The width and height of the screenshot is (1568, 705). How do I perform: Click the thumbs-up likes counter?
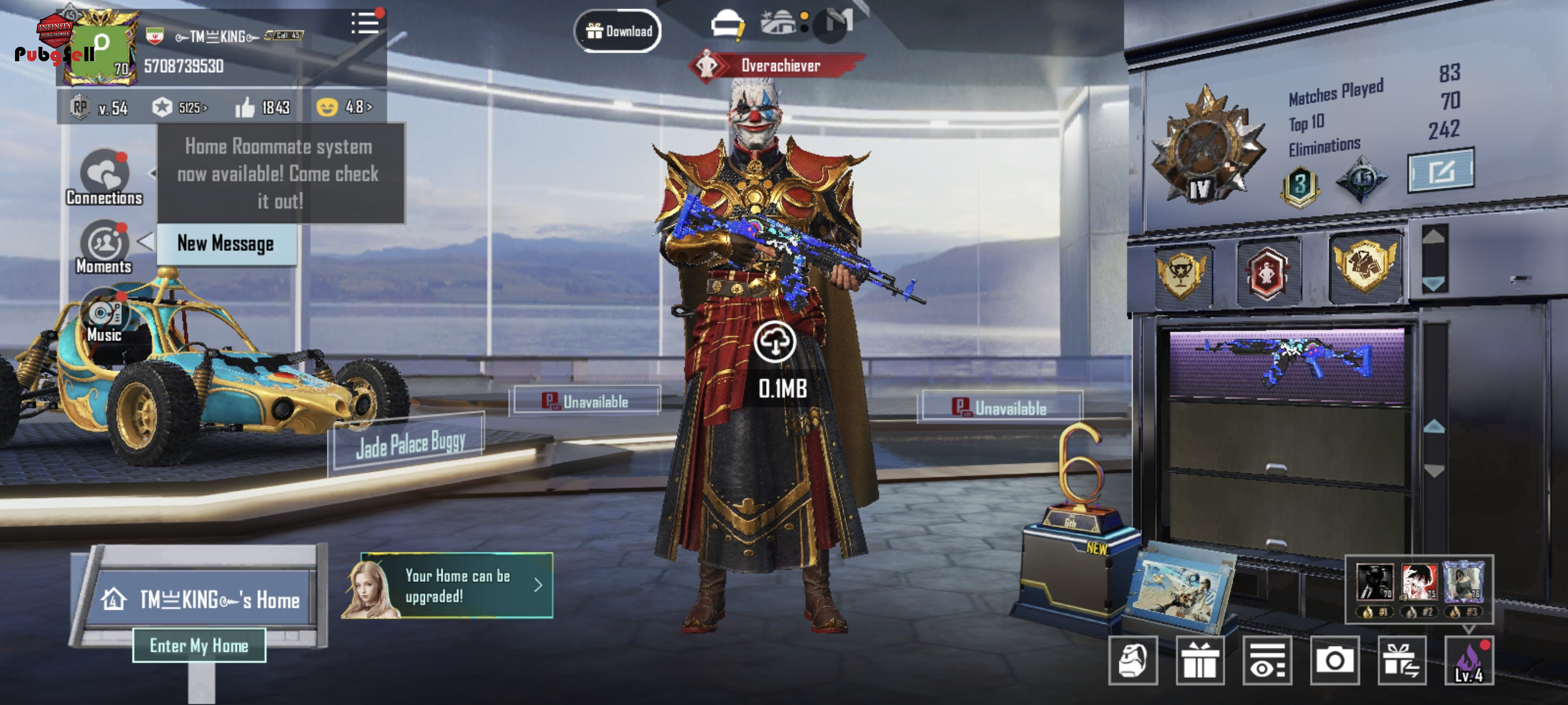[263, 107]
